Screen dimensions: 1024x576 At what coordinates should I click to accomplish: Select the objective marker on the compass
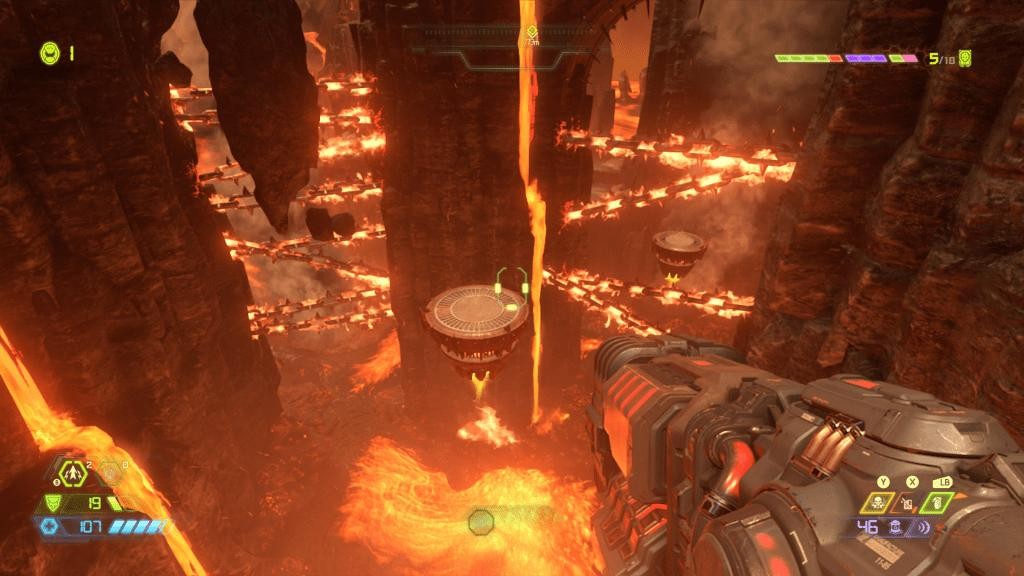(533, 31)
